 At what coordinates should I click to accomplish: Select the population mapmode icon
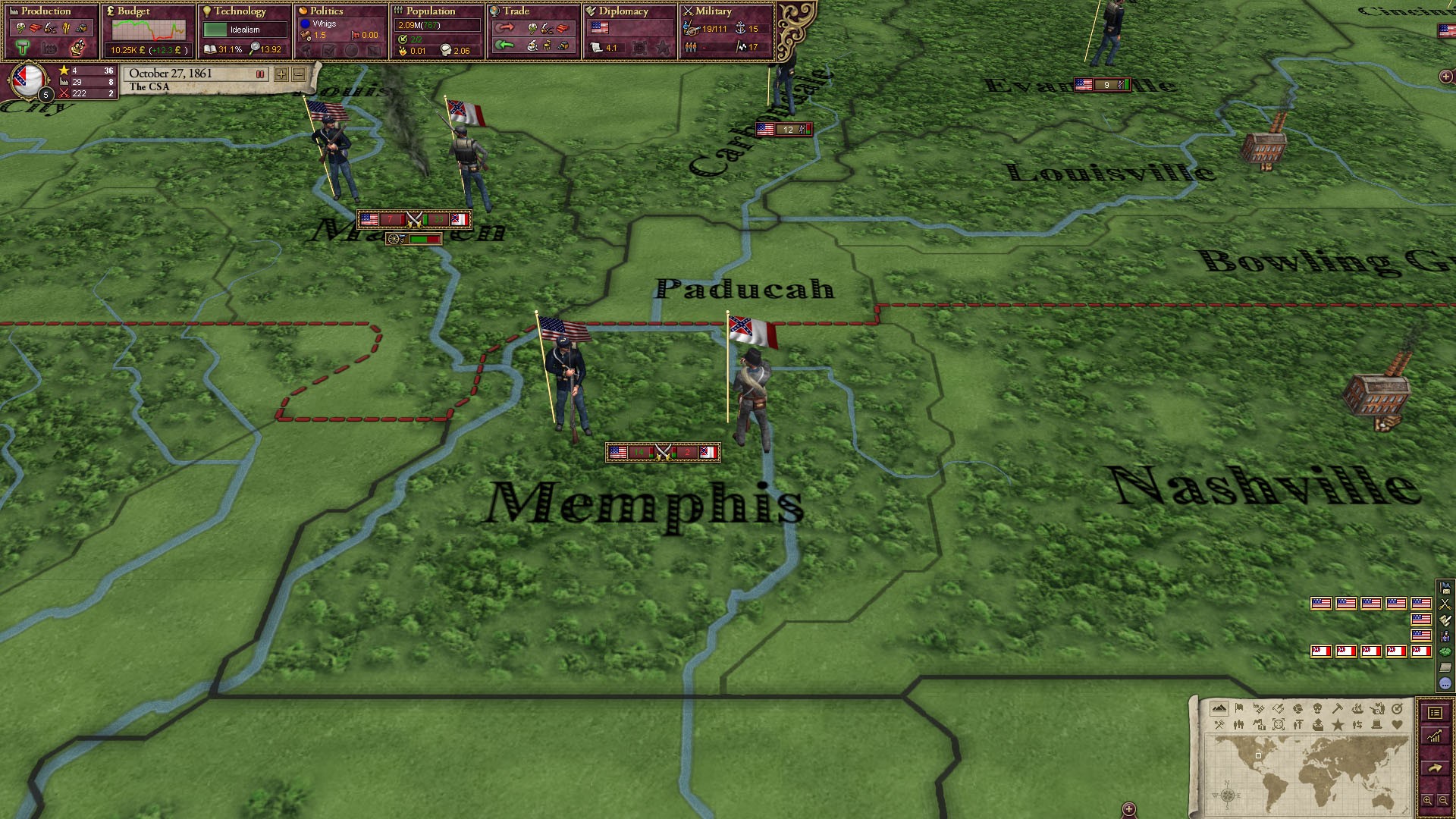coord(1238,724)
